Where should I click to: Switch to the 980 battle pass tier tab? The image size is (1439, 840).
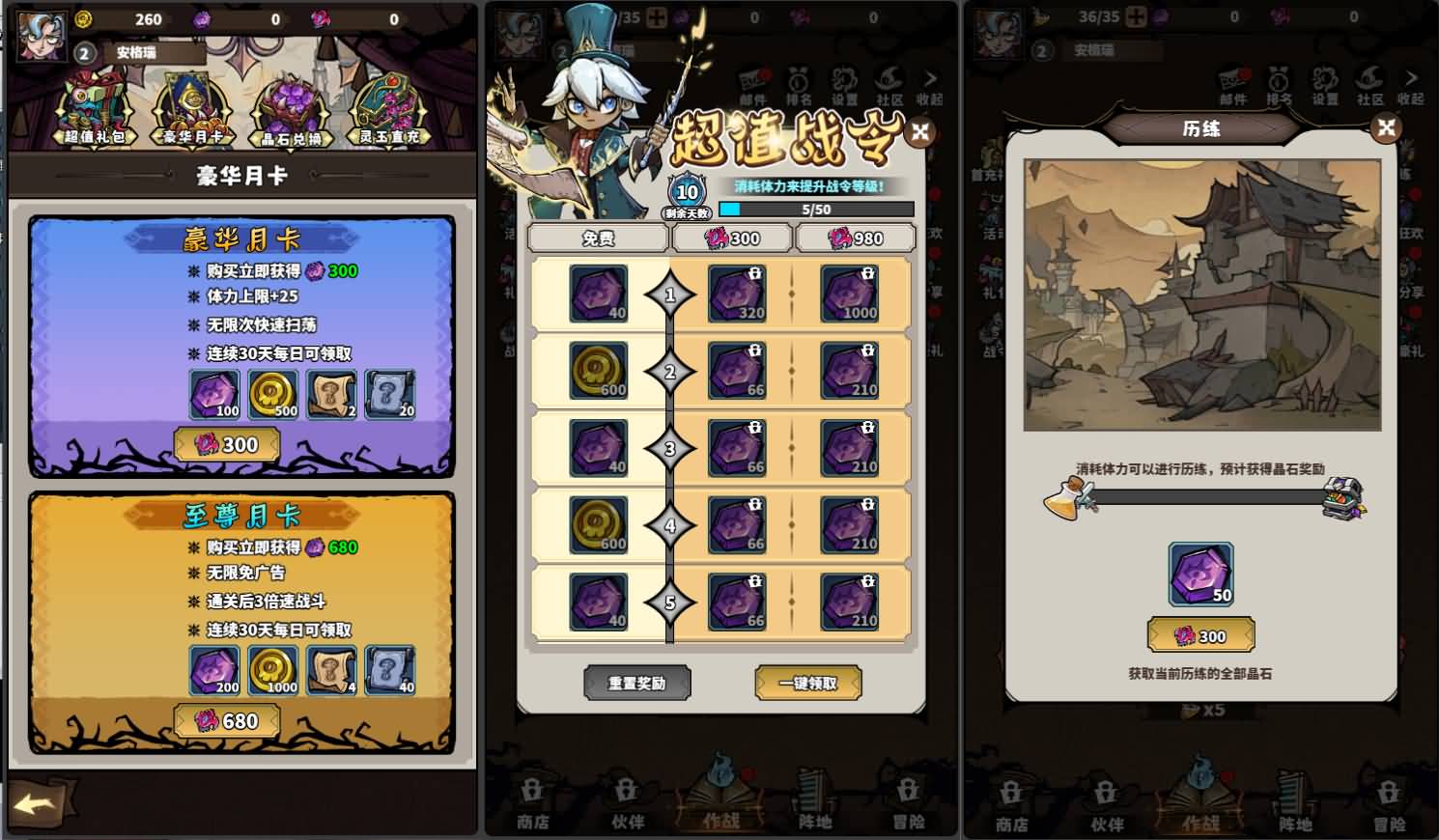coord(856,238)
